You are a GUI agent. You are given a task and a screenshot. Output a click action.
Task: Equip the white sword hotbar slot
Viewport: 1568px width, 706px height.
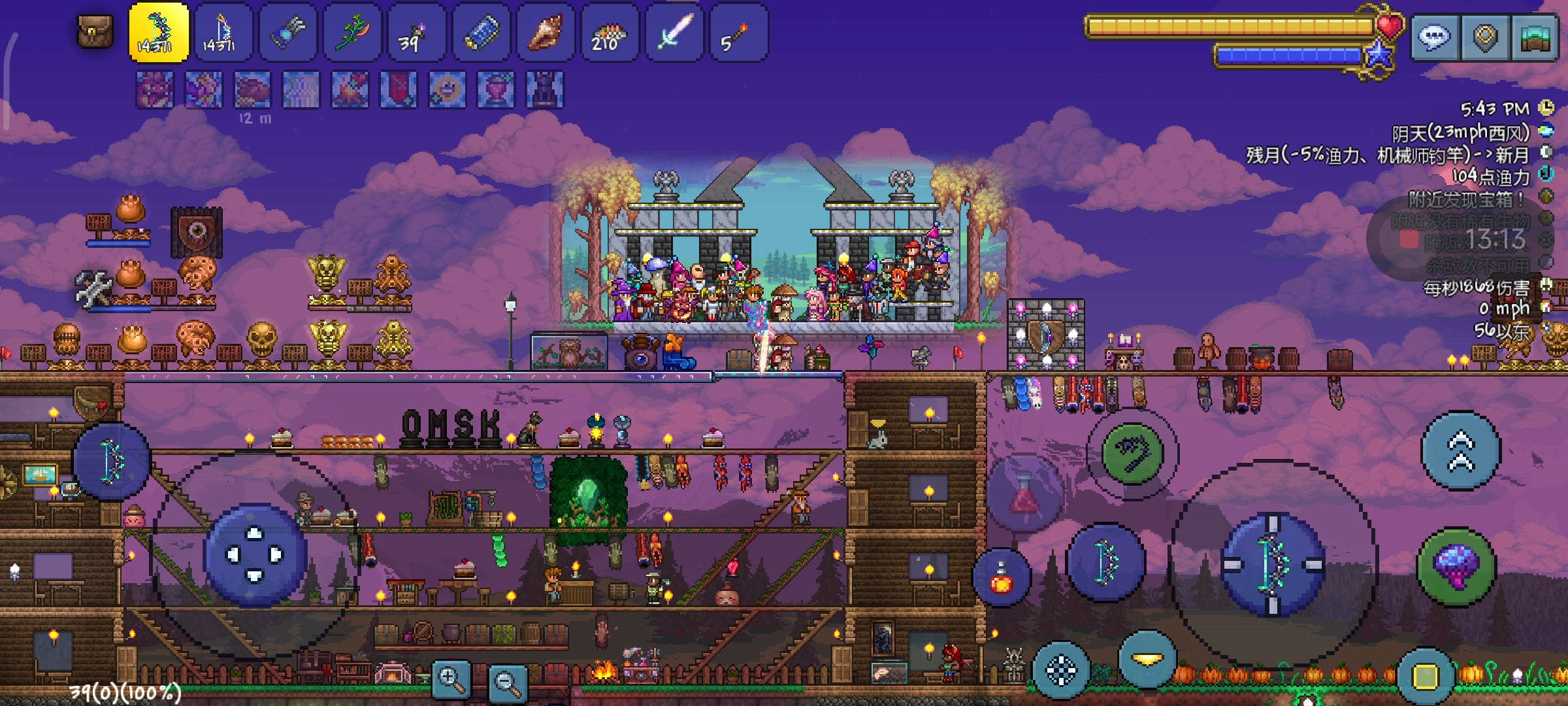pyautogui.click(x=674, y=33)
